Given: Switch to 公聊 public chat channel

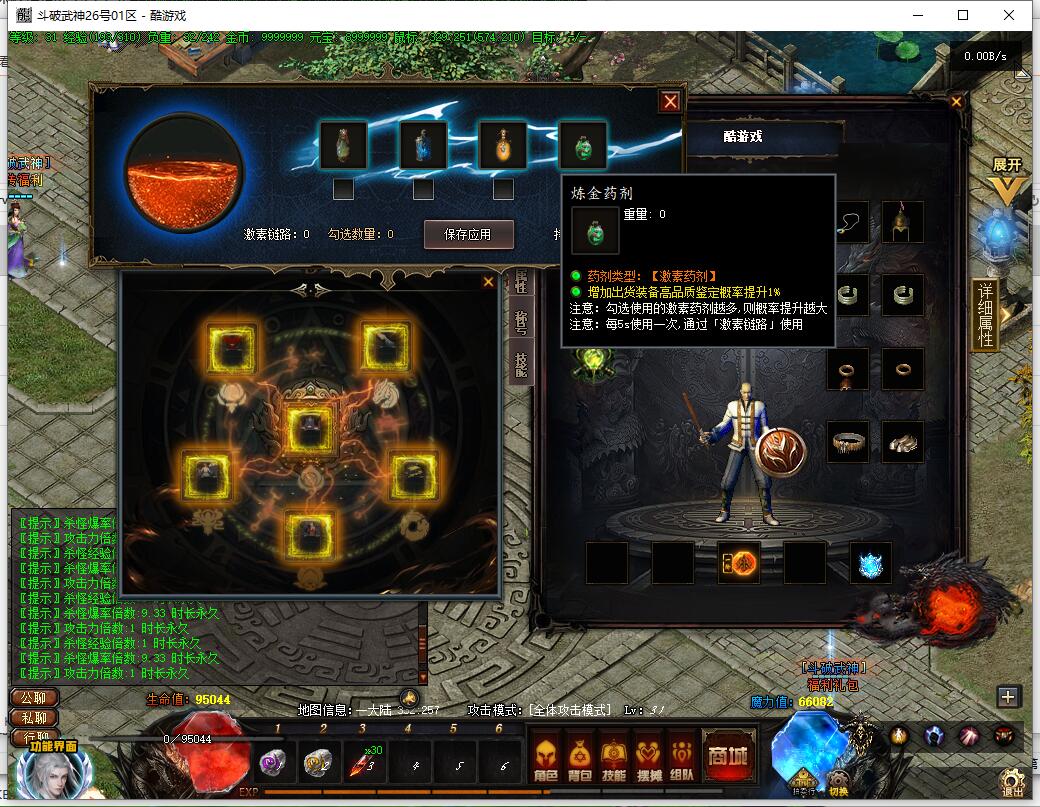Looking at the screenshot, I should [x=33, y=698].
